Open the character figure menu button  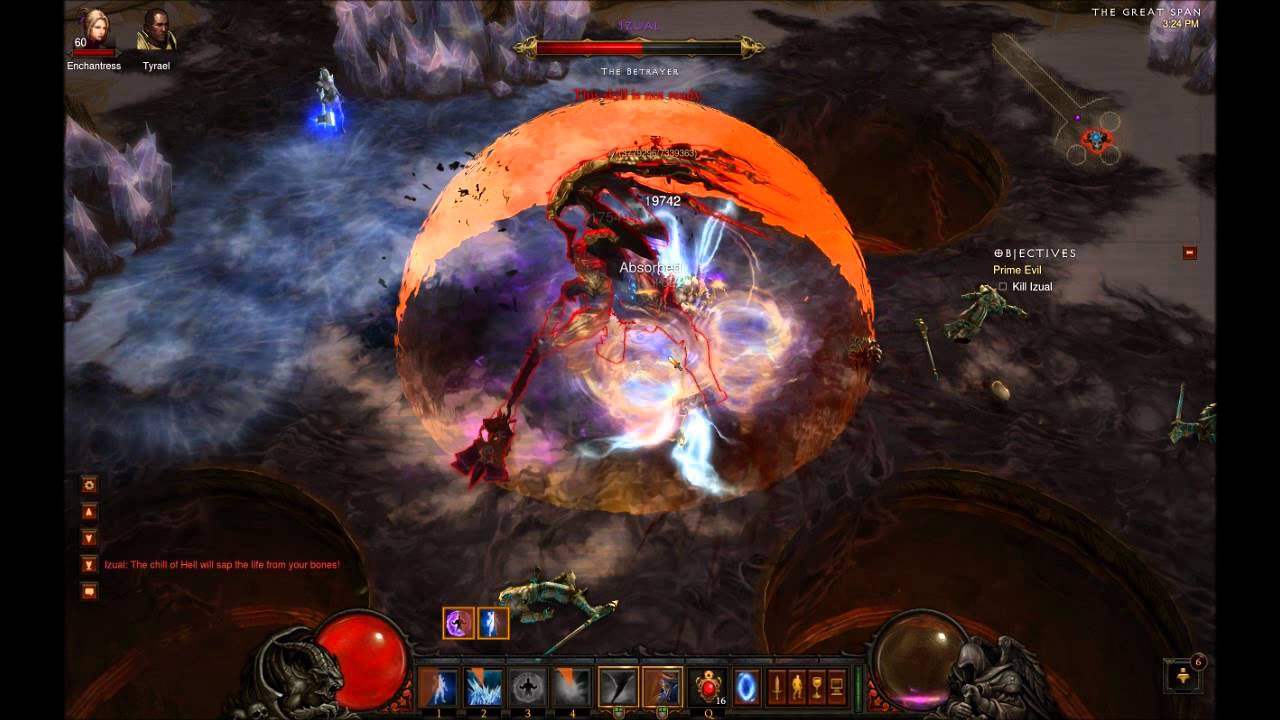(797, 687)
